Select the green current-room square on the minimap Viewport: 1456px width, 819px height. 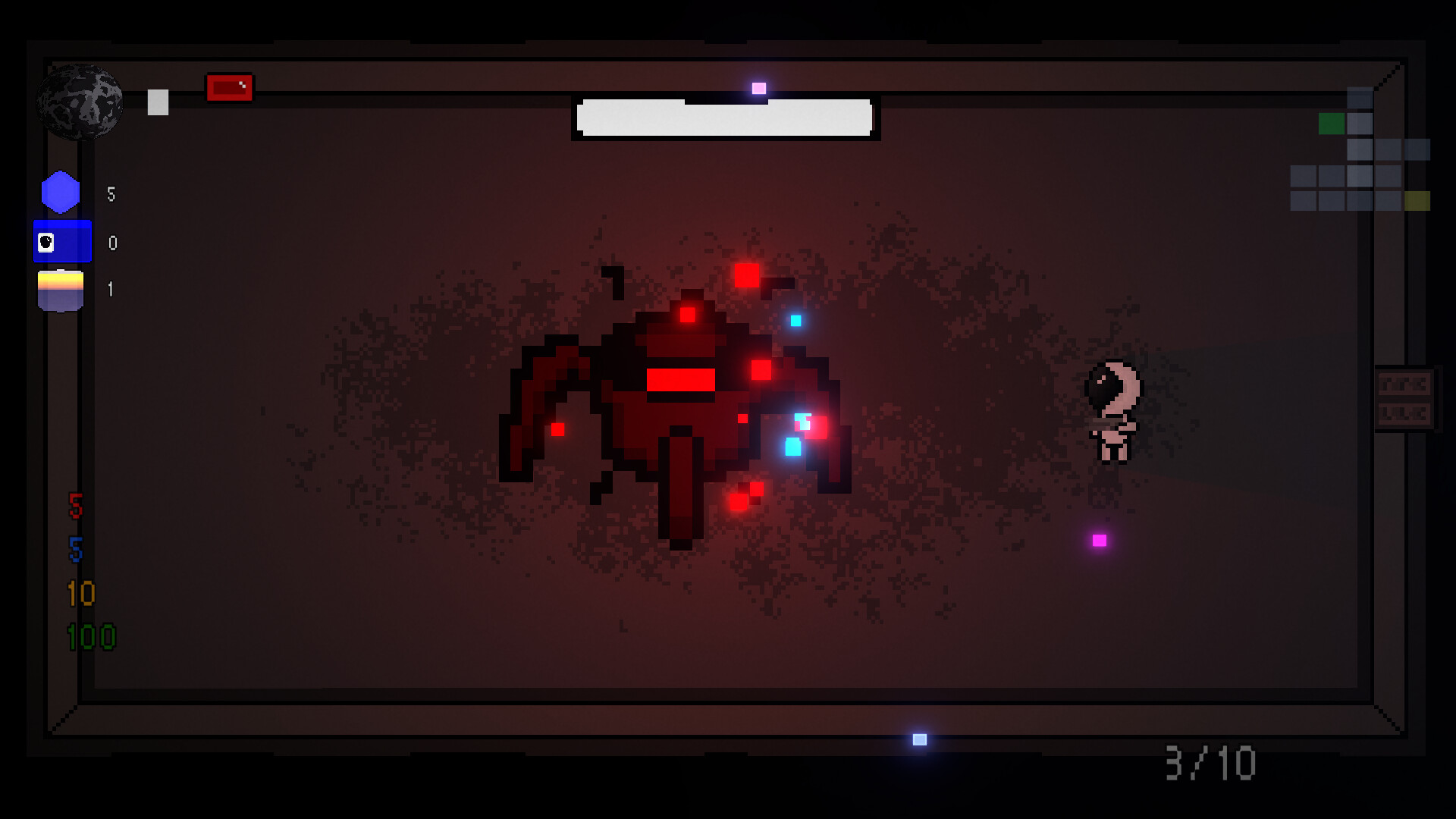(x=1332, y=123)
